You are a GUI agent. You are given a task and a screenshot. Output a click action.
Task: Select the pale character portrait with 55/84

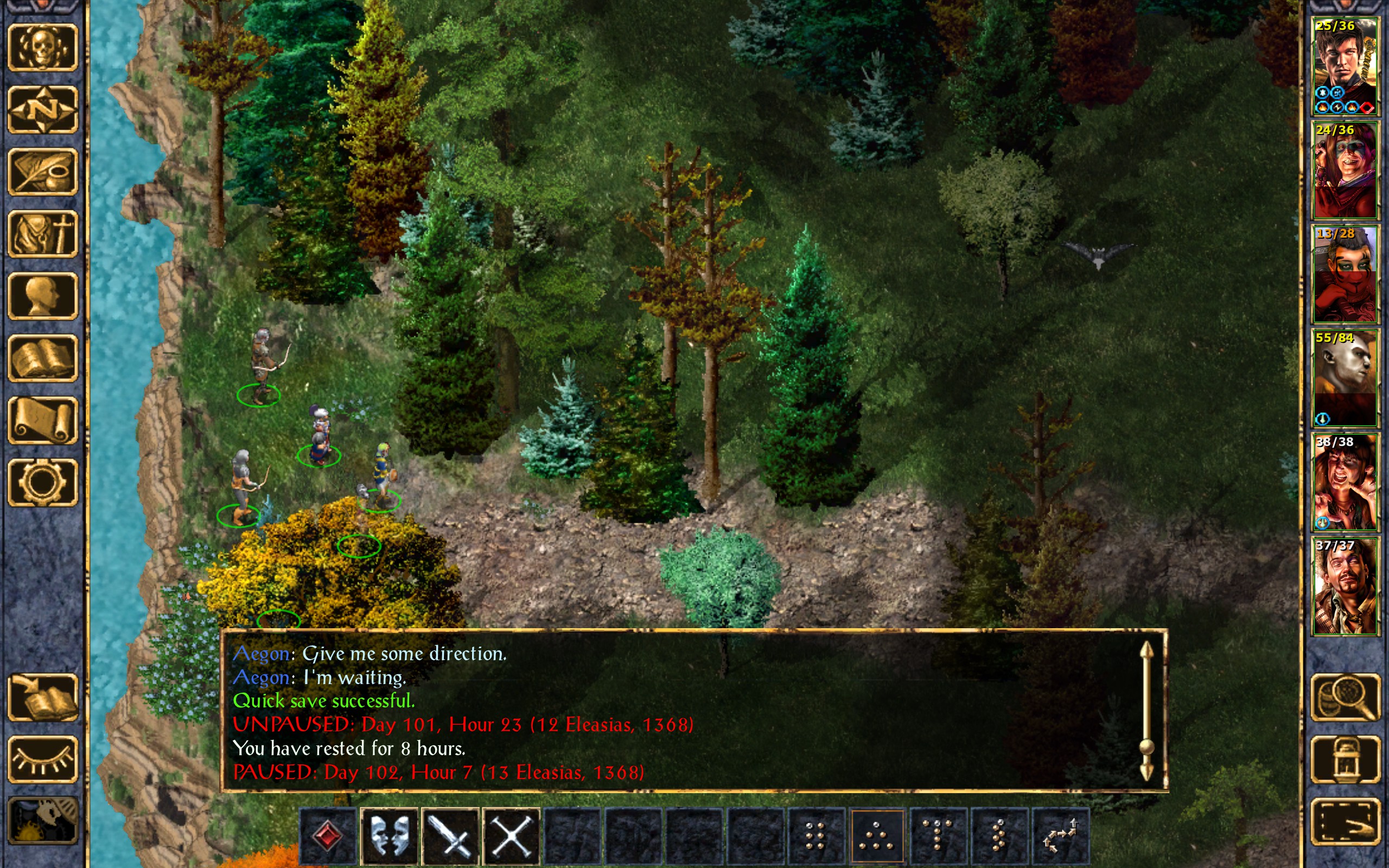1345,378
